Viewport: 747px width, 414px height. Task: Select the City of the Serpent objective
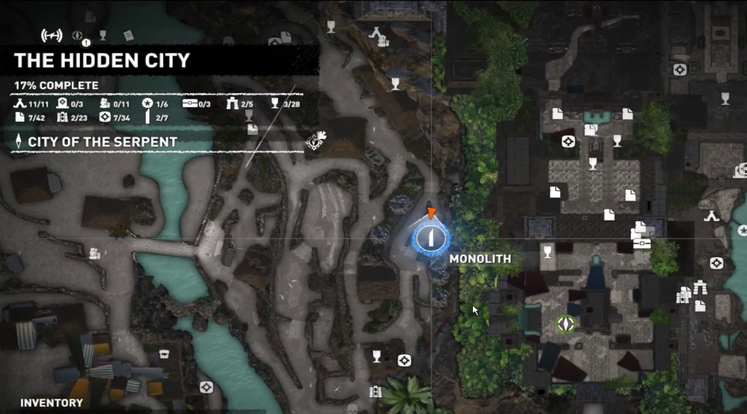[x=102, y=142]
